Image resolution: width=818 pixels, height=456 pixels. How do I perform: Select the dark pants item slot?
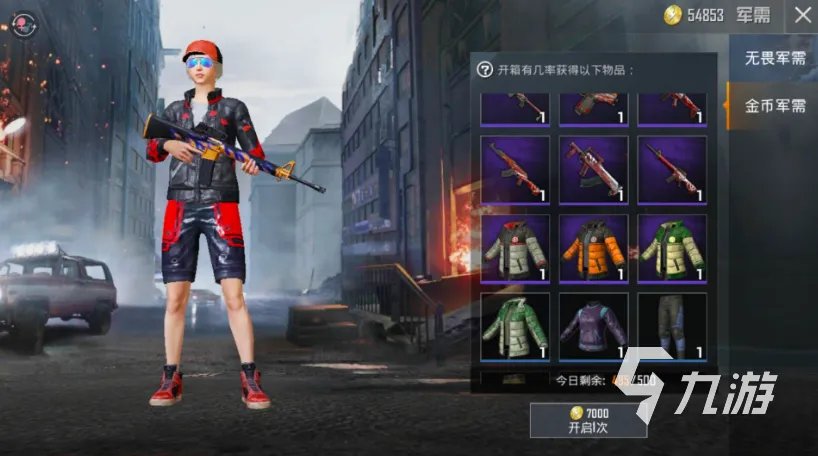coord(672,326)
